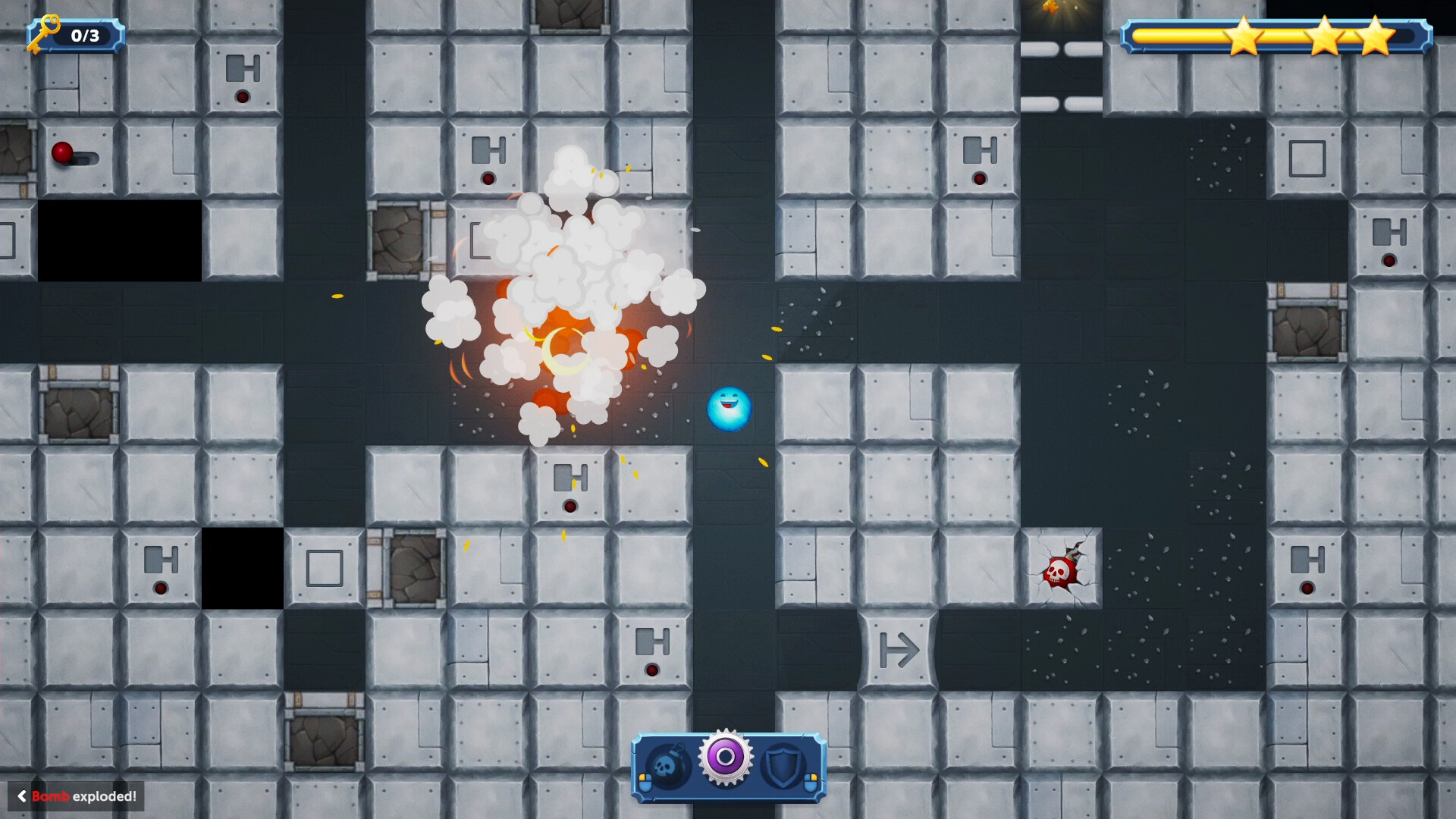
Task: Click the smiling blue ball character
Action: click(728, 410)
